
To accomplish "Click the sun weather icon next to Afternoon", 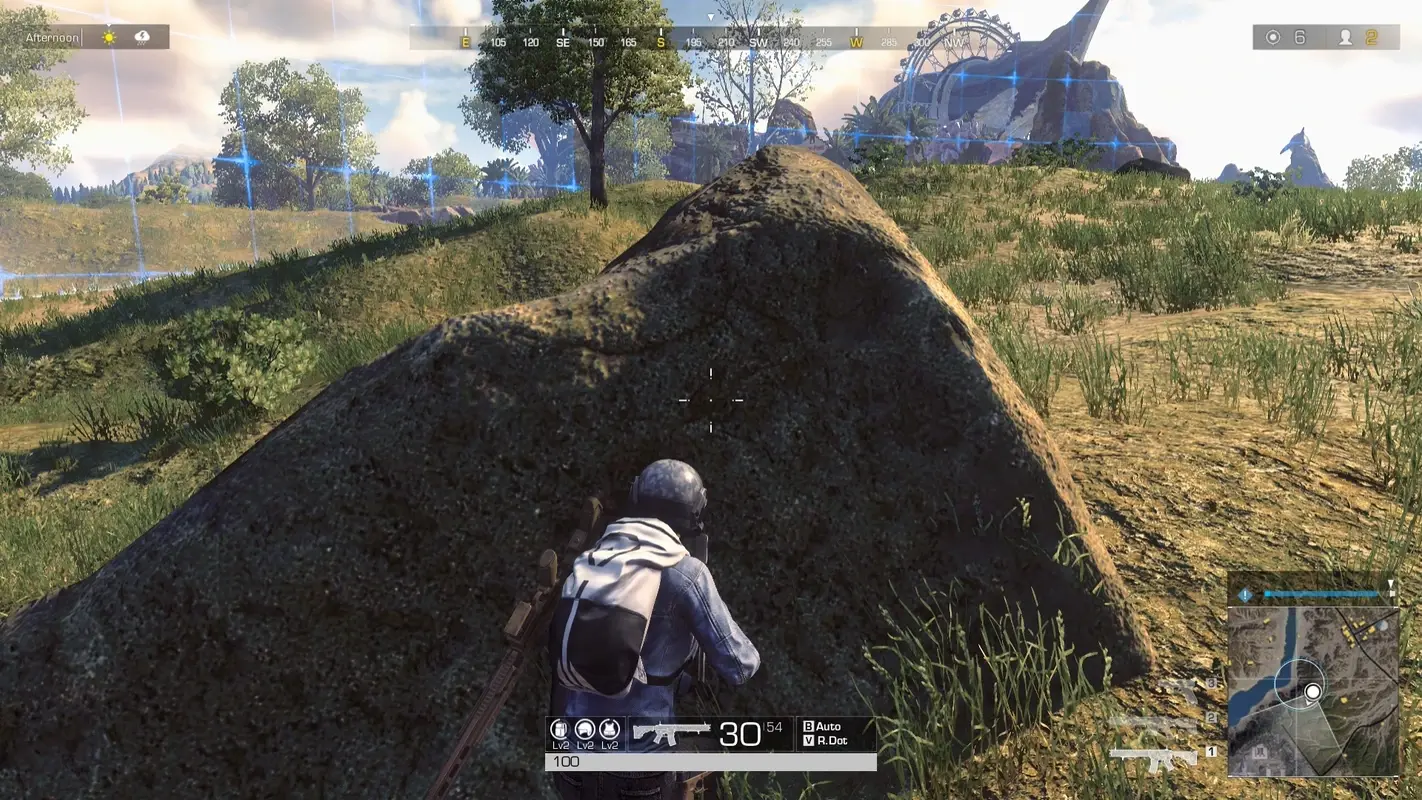I will 110,37.
